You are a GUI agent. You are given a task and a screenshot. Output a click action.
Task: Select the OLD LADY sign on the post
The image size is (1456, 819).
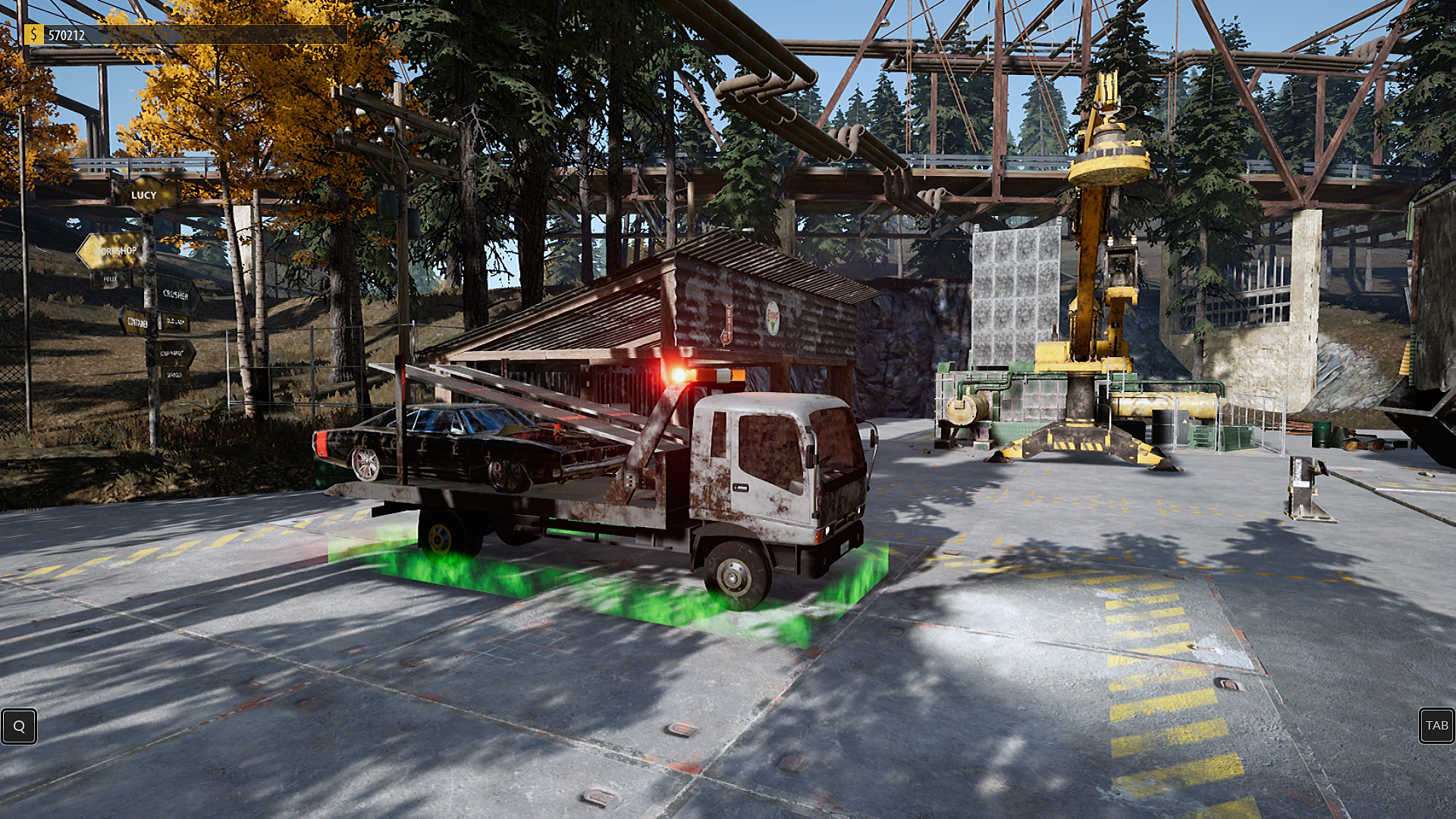(176, 322)
